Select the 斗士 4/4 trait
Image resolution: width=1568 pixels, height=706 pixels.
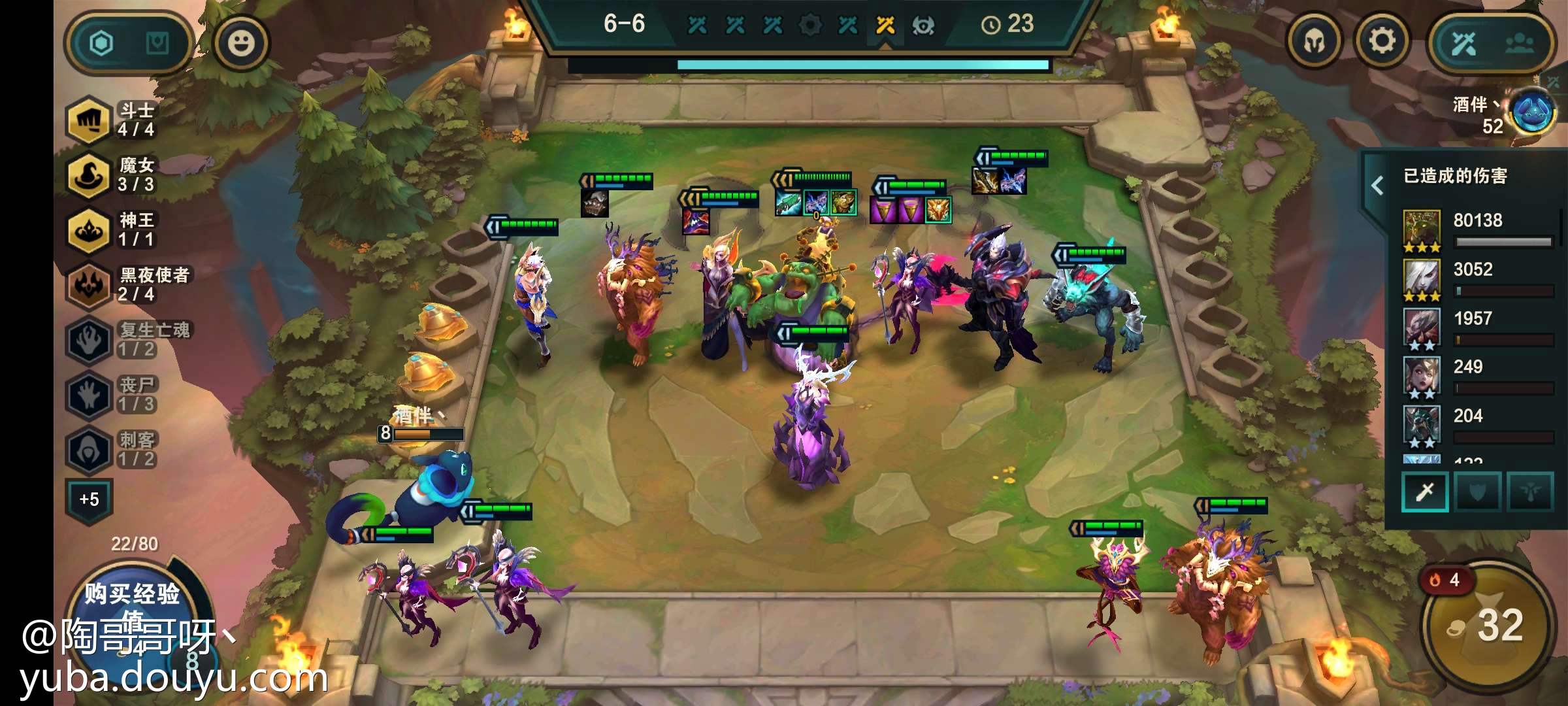[x=111, y=120]
